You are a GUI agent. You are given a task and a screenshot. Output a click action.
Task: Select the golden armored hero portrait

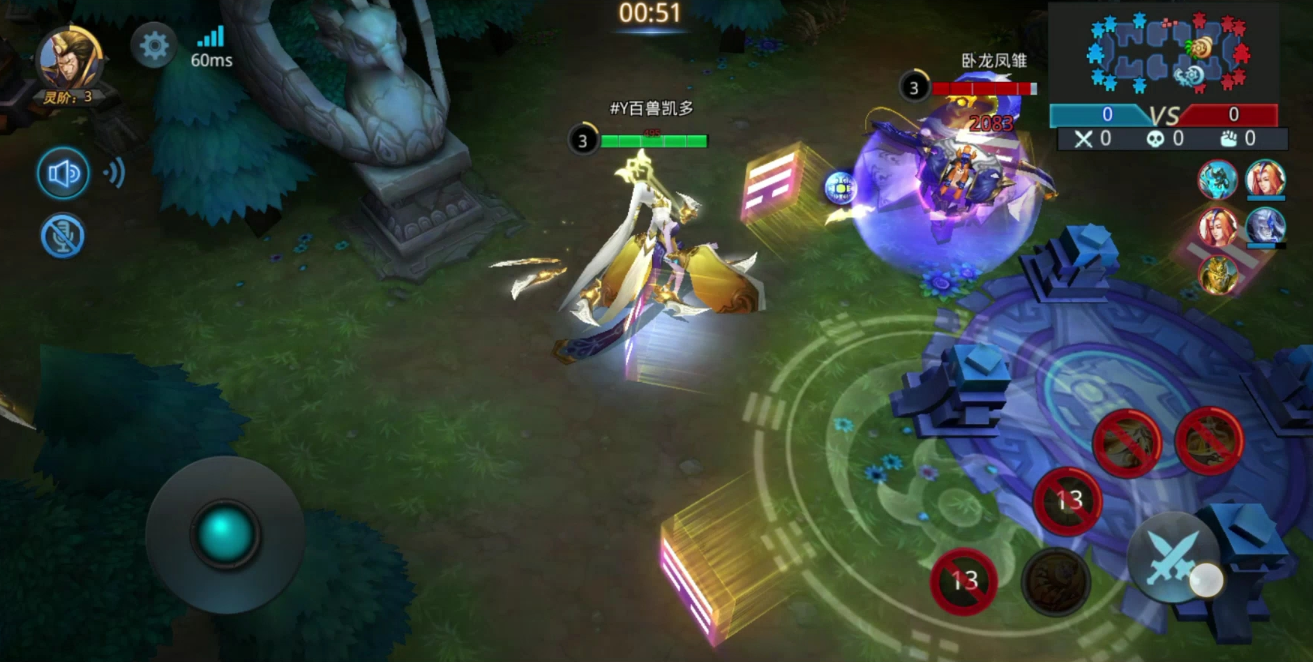[1217, 274]
